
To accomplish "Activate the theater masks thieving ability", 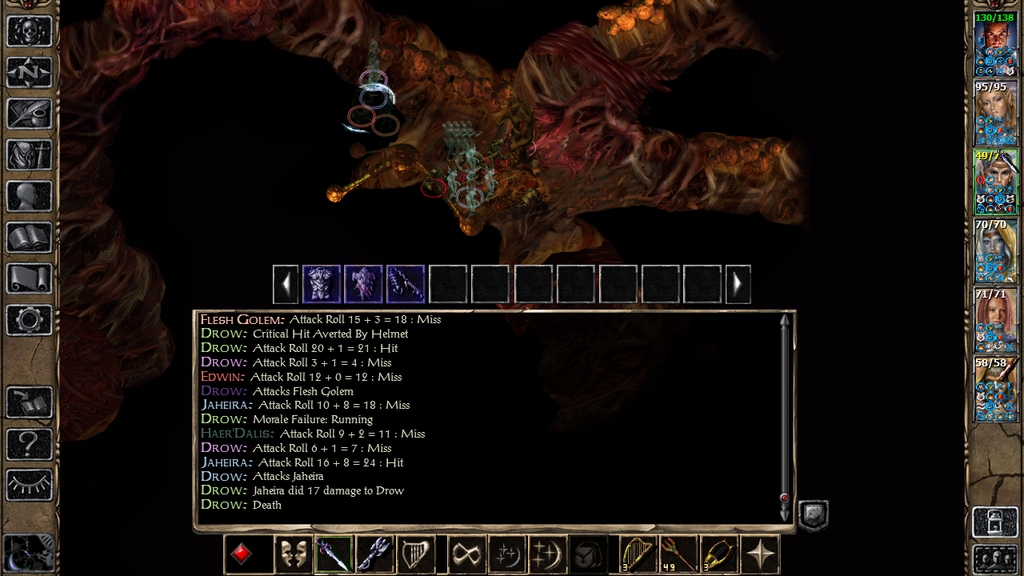I will point(291,554).
